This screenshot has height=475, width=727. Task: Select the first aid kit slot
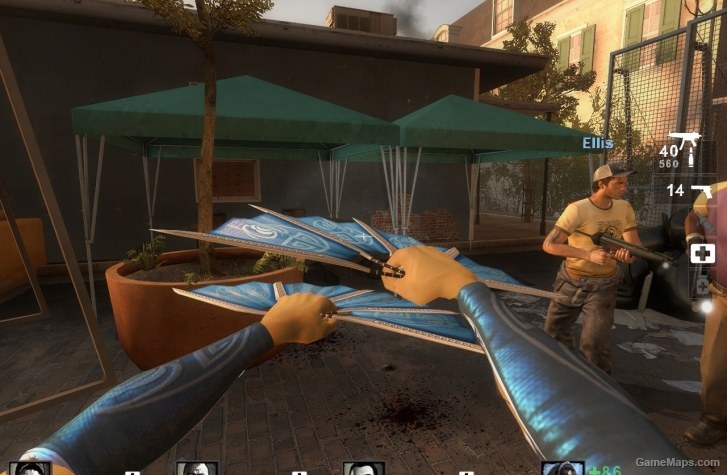702,252
